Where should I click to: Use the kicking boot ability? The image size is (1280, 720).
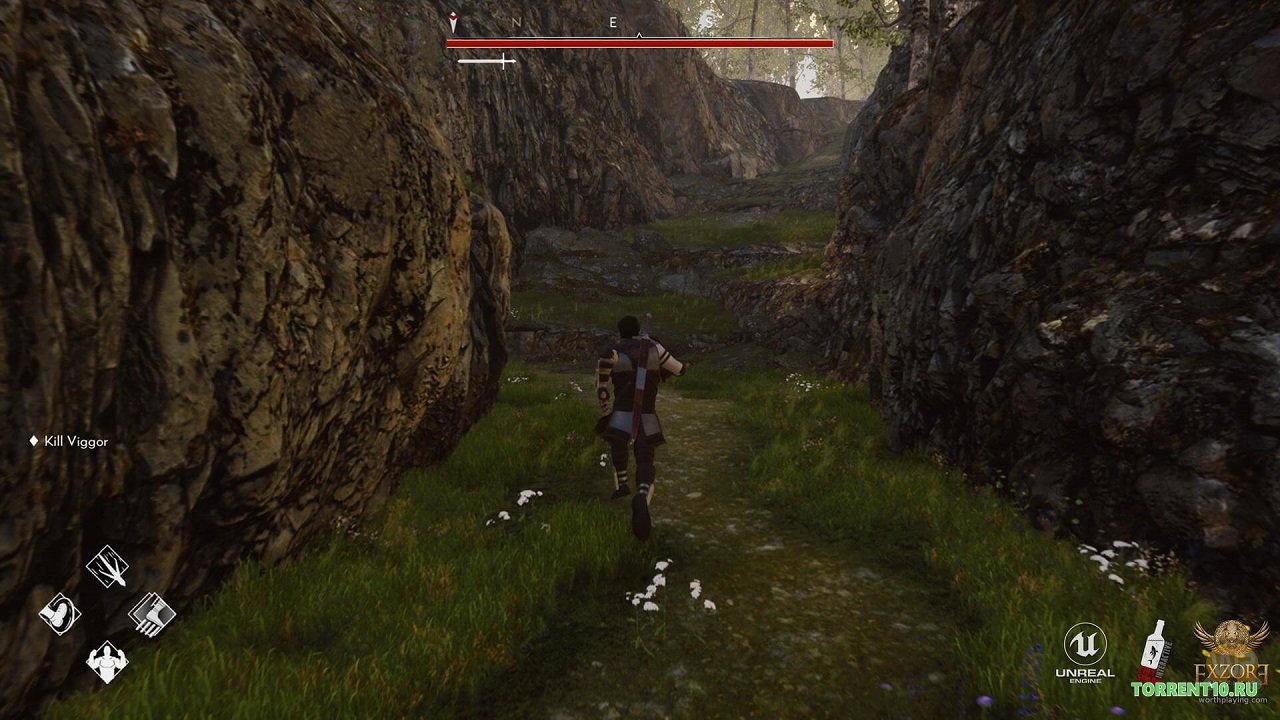tap(60, 613)
